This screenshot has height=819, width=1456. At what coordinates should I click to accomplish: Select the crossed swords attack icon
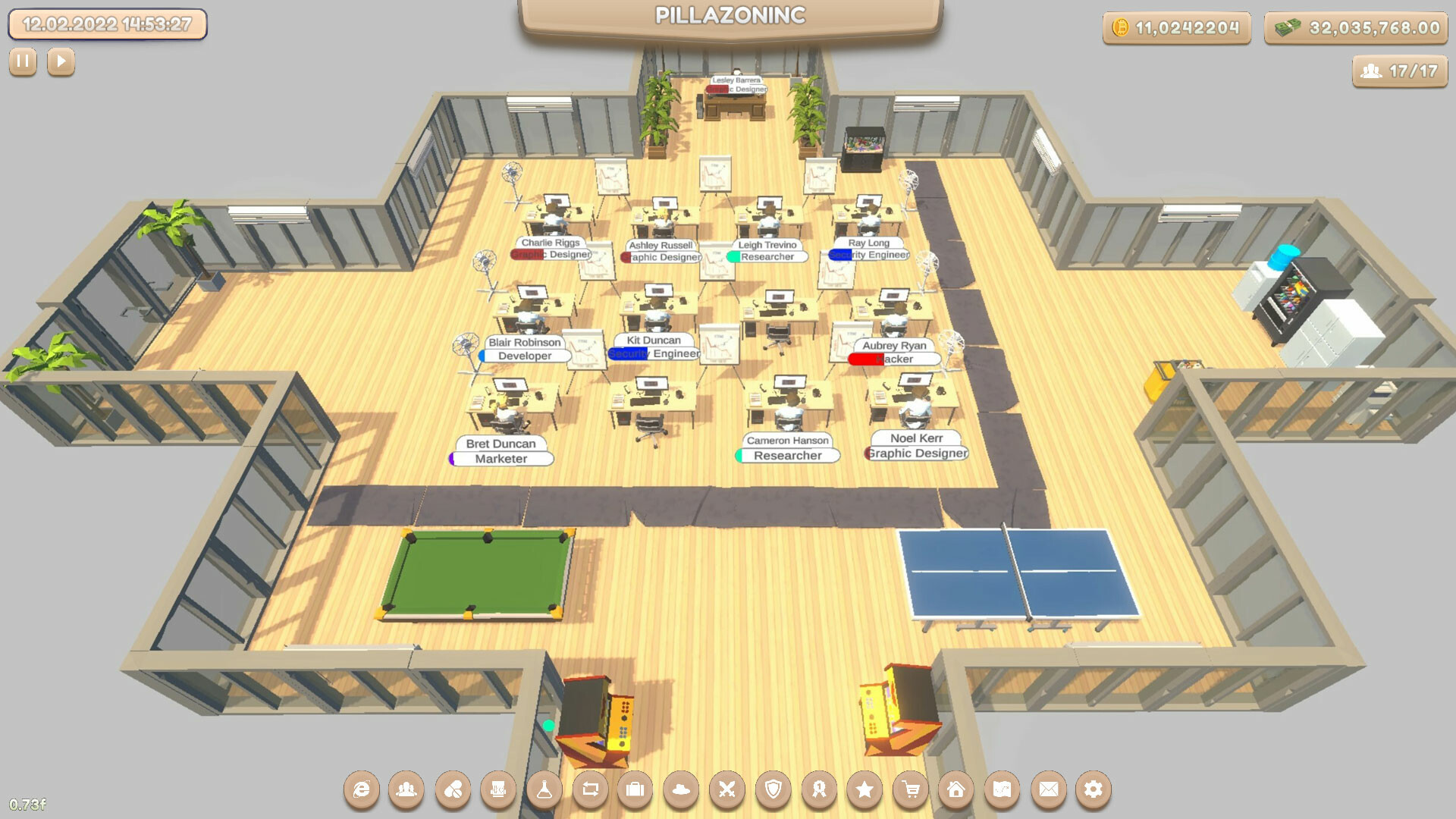point(726,789)
